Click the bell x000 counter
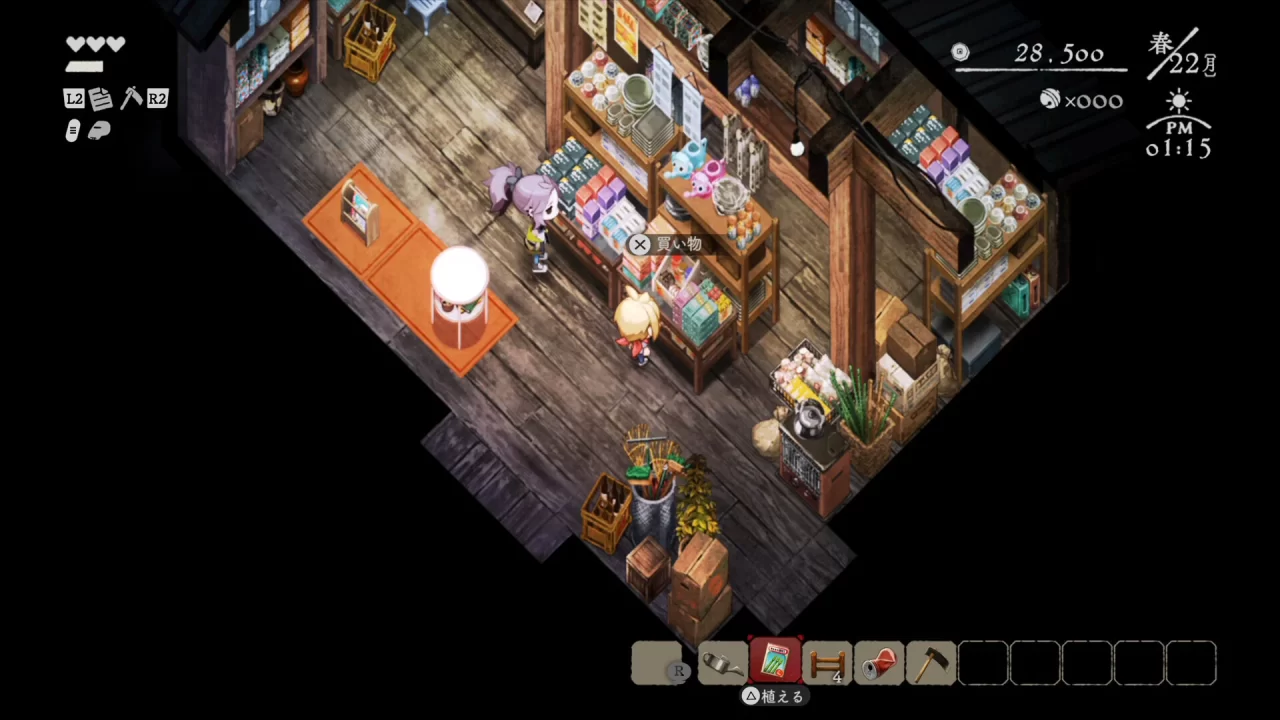 pos(1081,100)
